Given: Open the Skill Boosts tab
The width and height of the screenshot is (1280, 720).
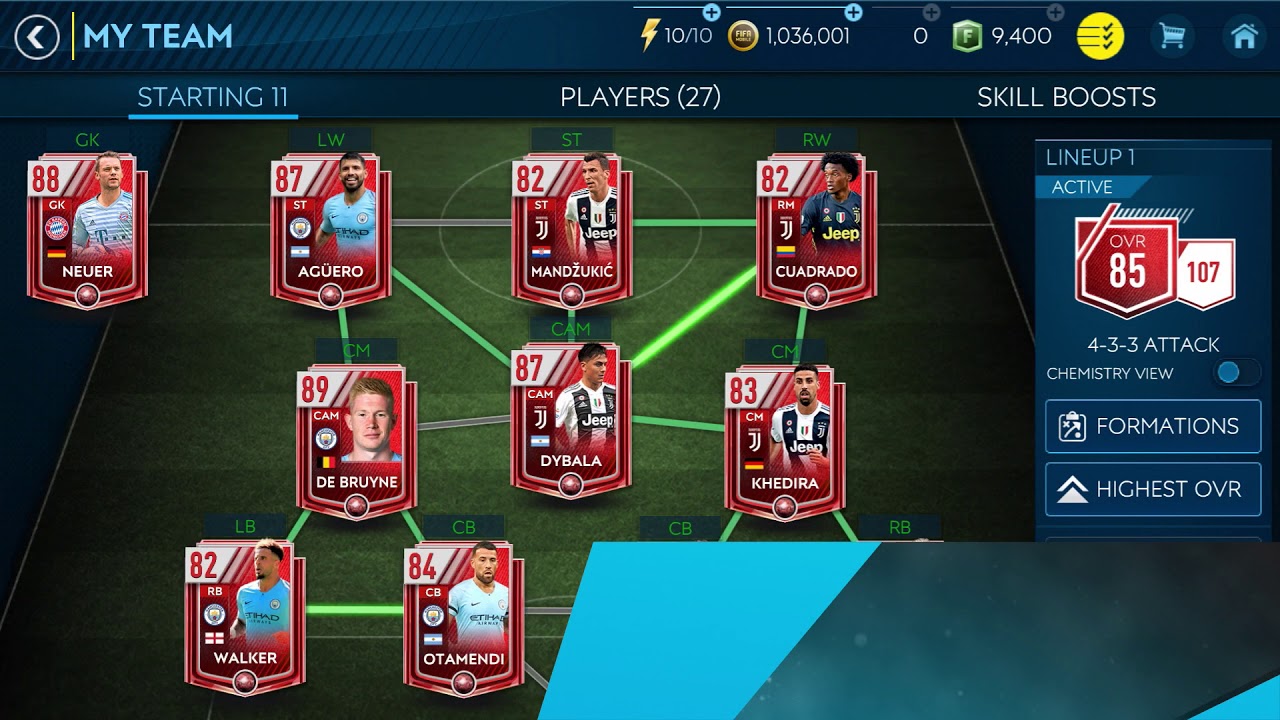Looking at the screenshot, I should click(1066, 97).
